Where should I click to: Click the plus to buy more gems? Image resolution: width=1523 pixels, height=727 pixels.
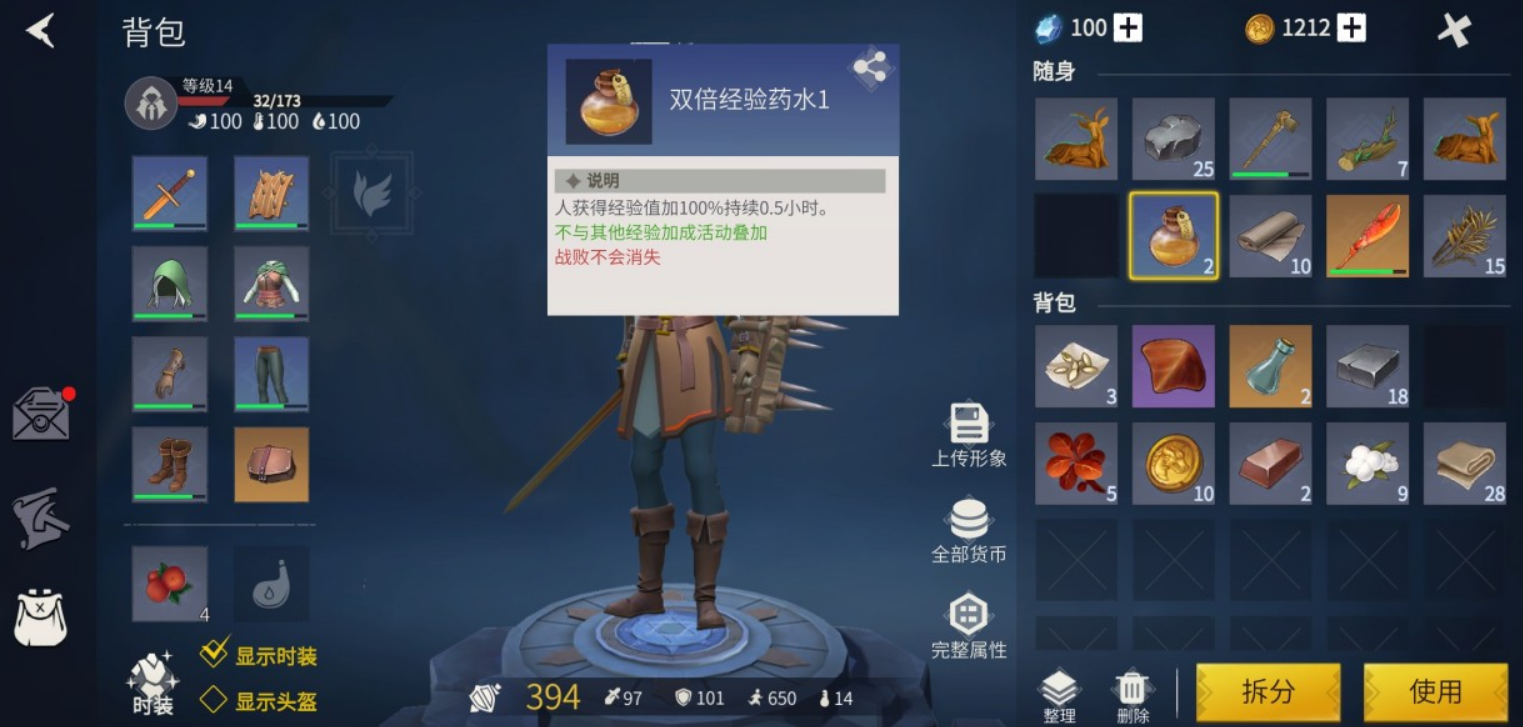coord(1129,27)
